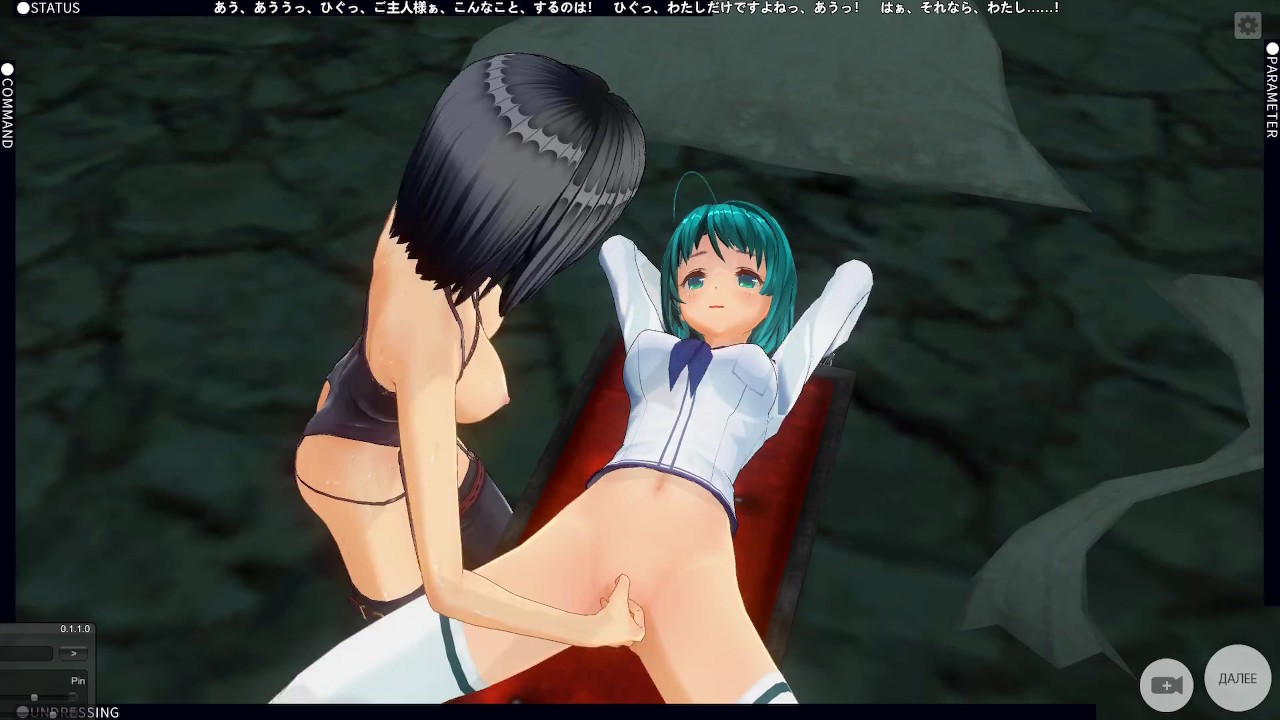Toggle the small switch right of the upper slider
Image resolution: width=1280 pixels, height=720 pixels.
pyautogui.click(x=73, y=695)
